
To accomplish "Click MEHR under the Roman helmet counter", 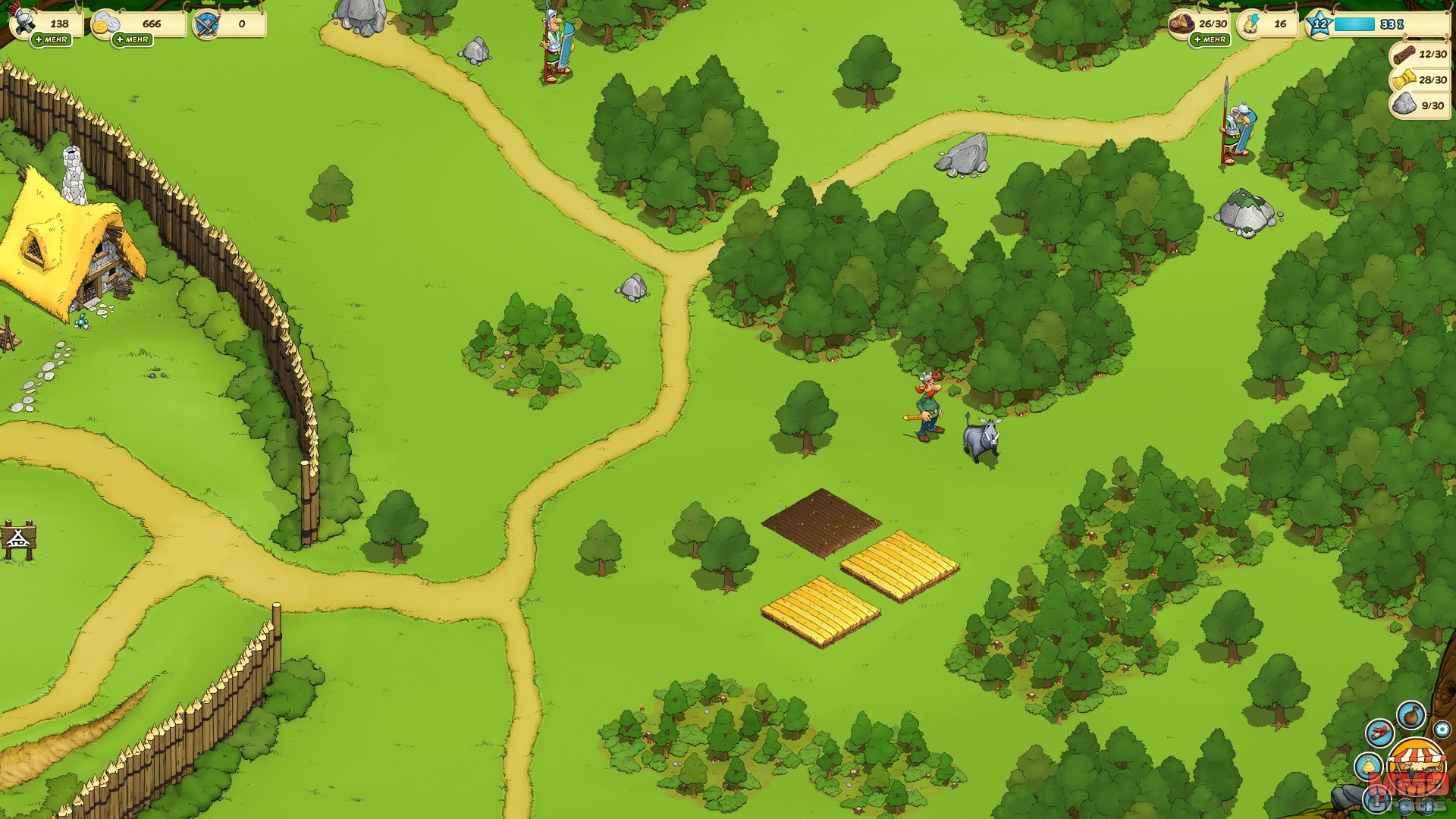I will pos(52,39).
